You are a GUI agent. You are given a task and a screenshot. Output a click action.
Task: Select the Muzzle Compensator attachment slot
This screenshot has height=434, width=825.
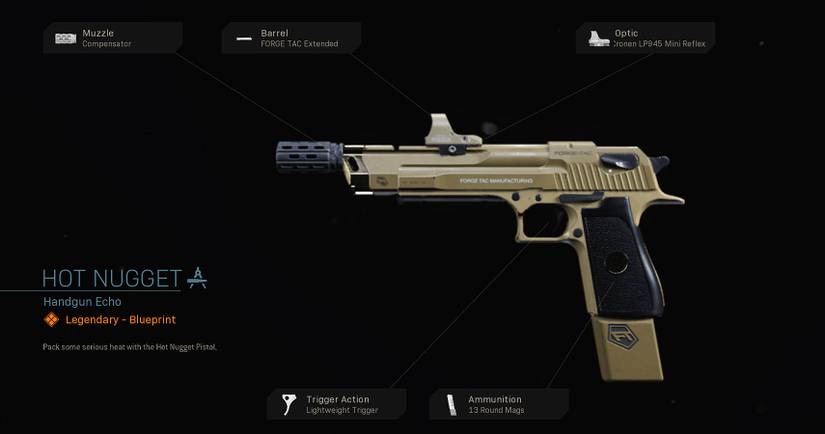coord(112,38)
